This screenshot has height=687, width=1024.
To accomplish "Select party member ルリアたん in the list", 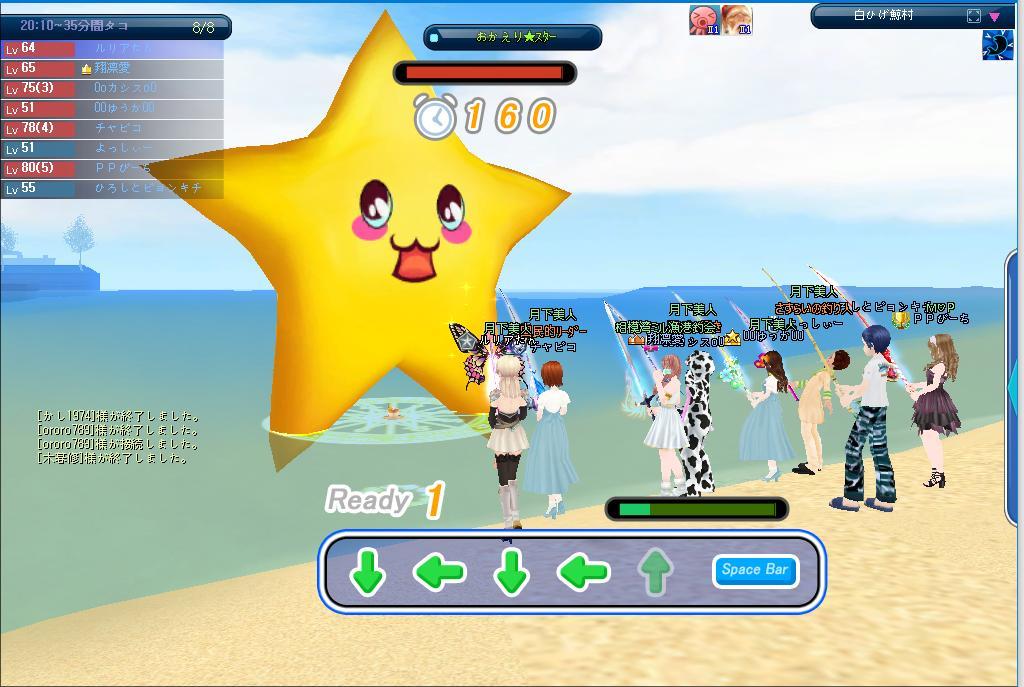I will [x=112, y=48].
